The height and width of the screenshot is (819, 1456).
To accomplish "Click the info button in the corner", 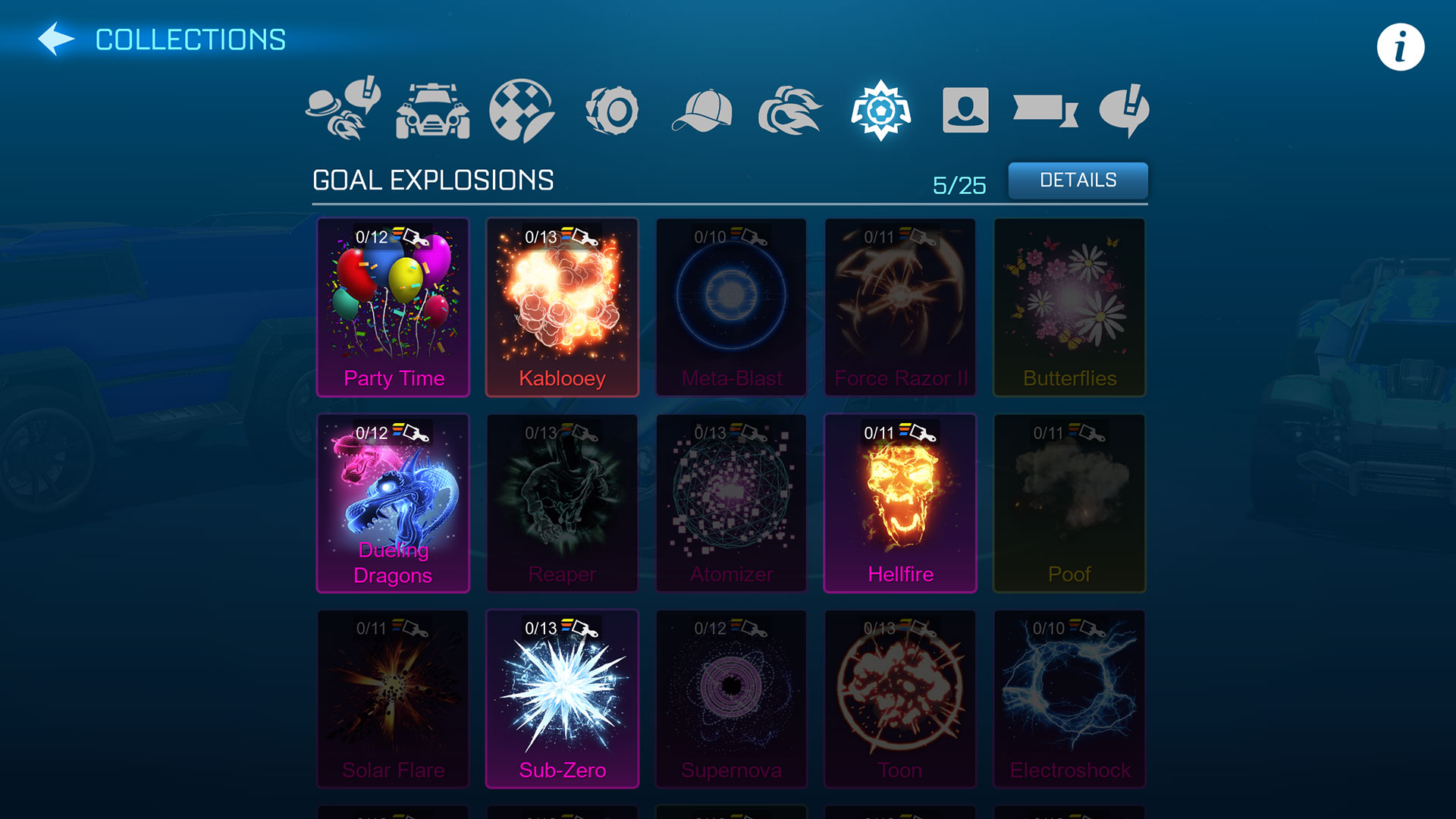I will [1399, 47].
